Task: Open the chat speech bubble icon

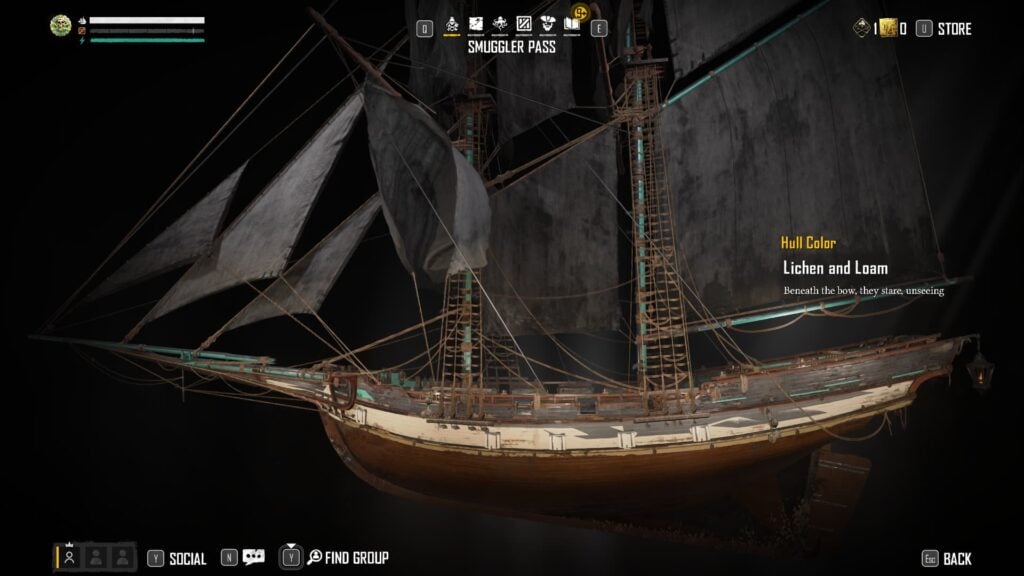Action: 254,558
